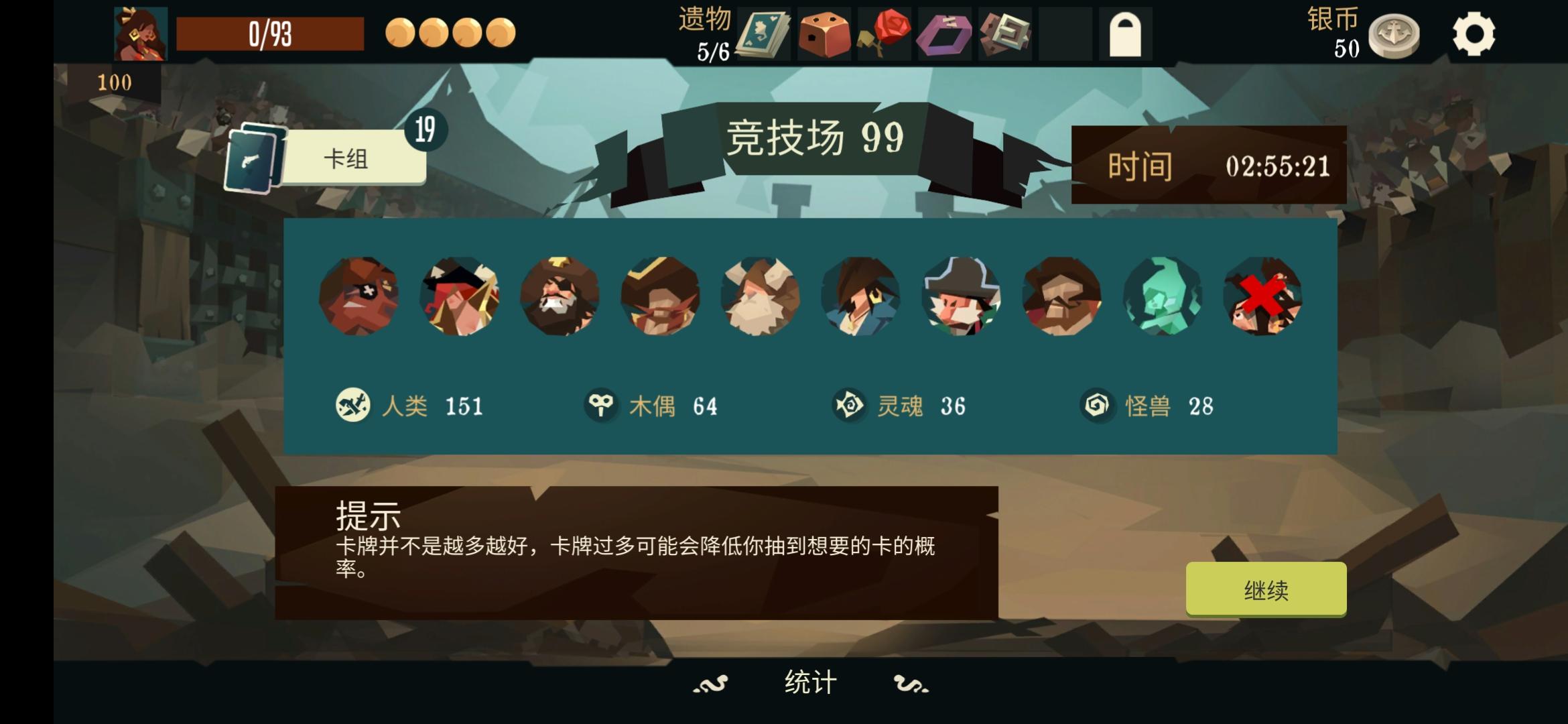Open the 卡组 deck with pistol card icon
Image resolution: width=1568 pixels, height=724 pixels.
coord(352,158)
